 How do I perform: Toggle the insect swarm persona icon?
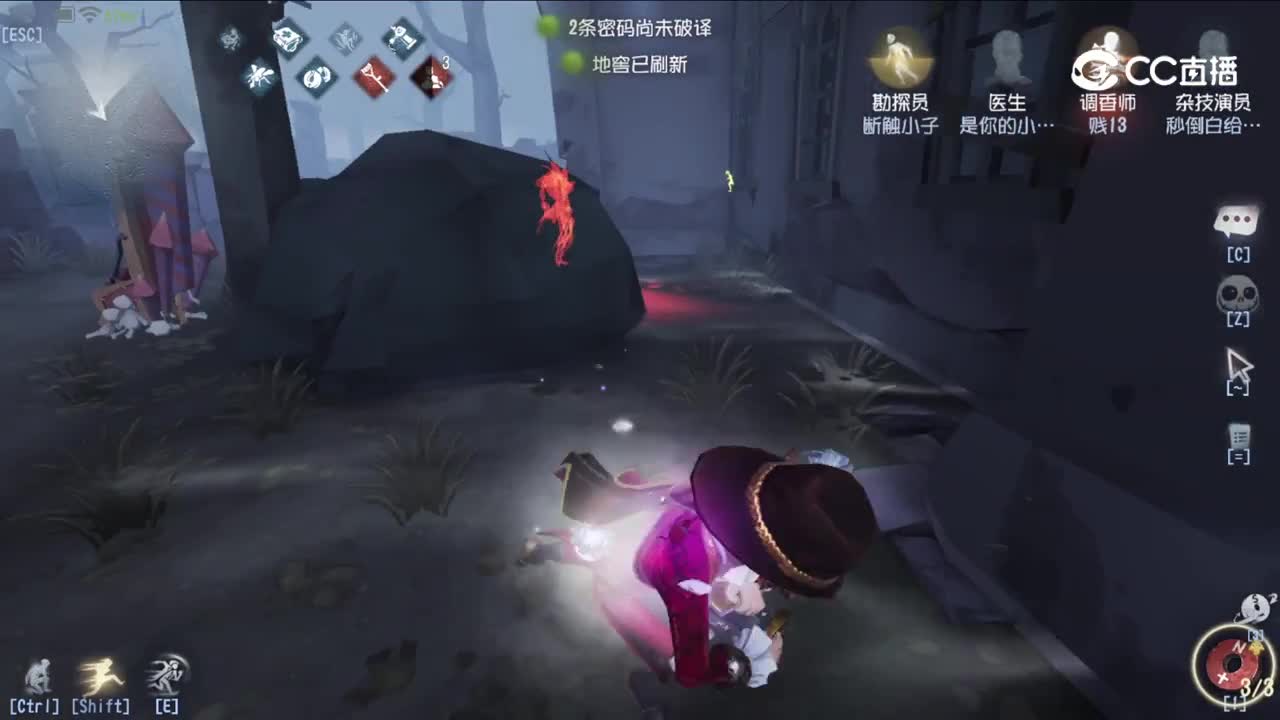pyautogui.click(x=260, y=72)
